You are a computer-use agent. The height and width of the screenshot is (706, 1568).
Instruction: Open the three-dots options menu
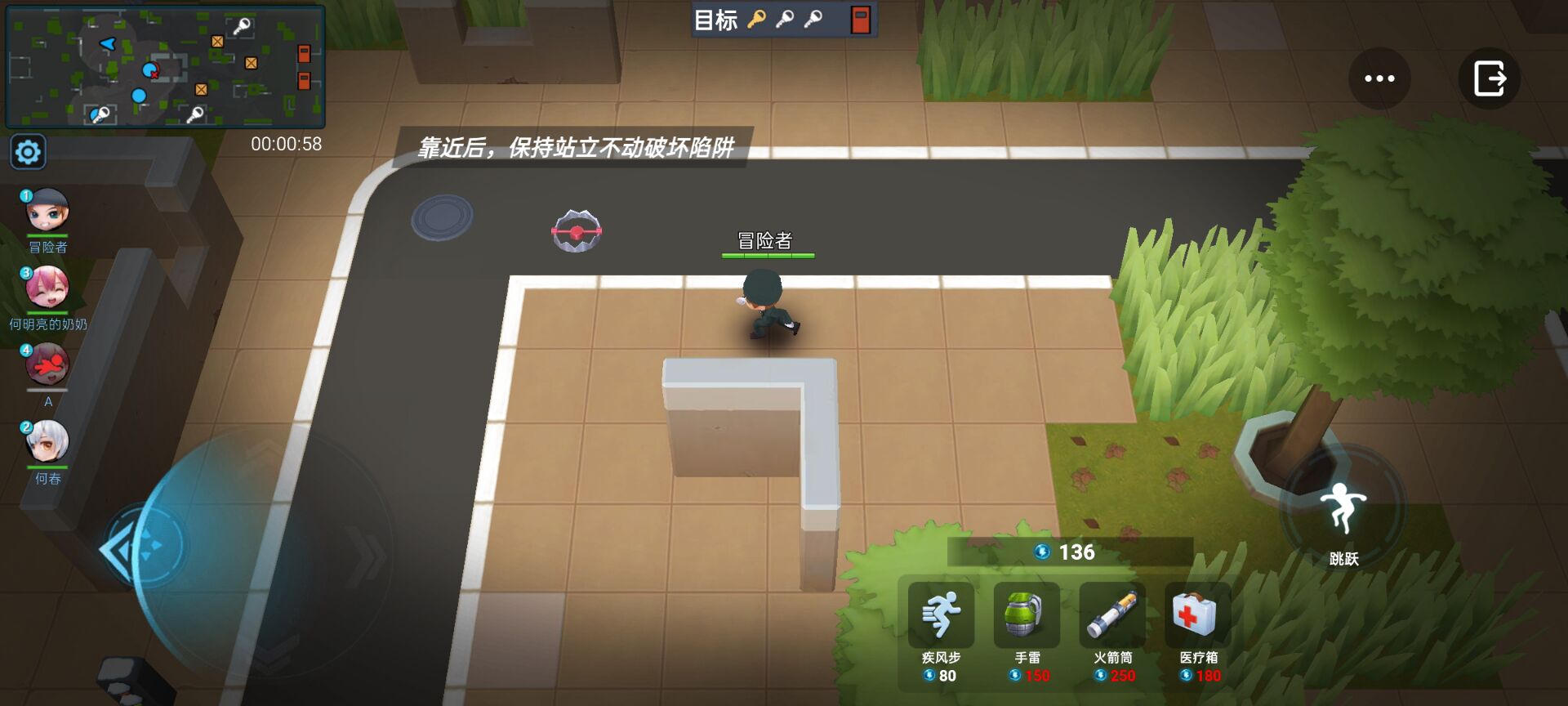(1379, 78)
